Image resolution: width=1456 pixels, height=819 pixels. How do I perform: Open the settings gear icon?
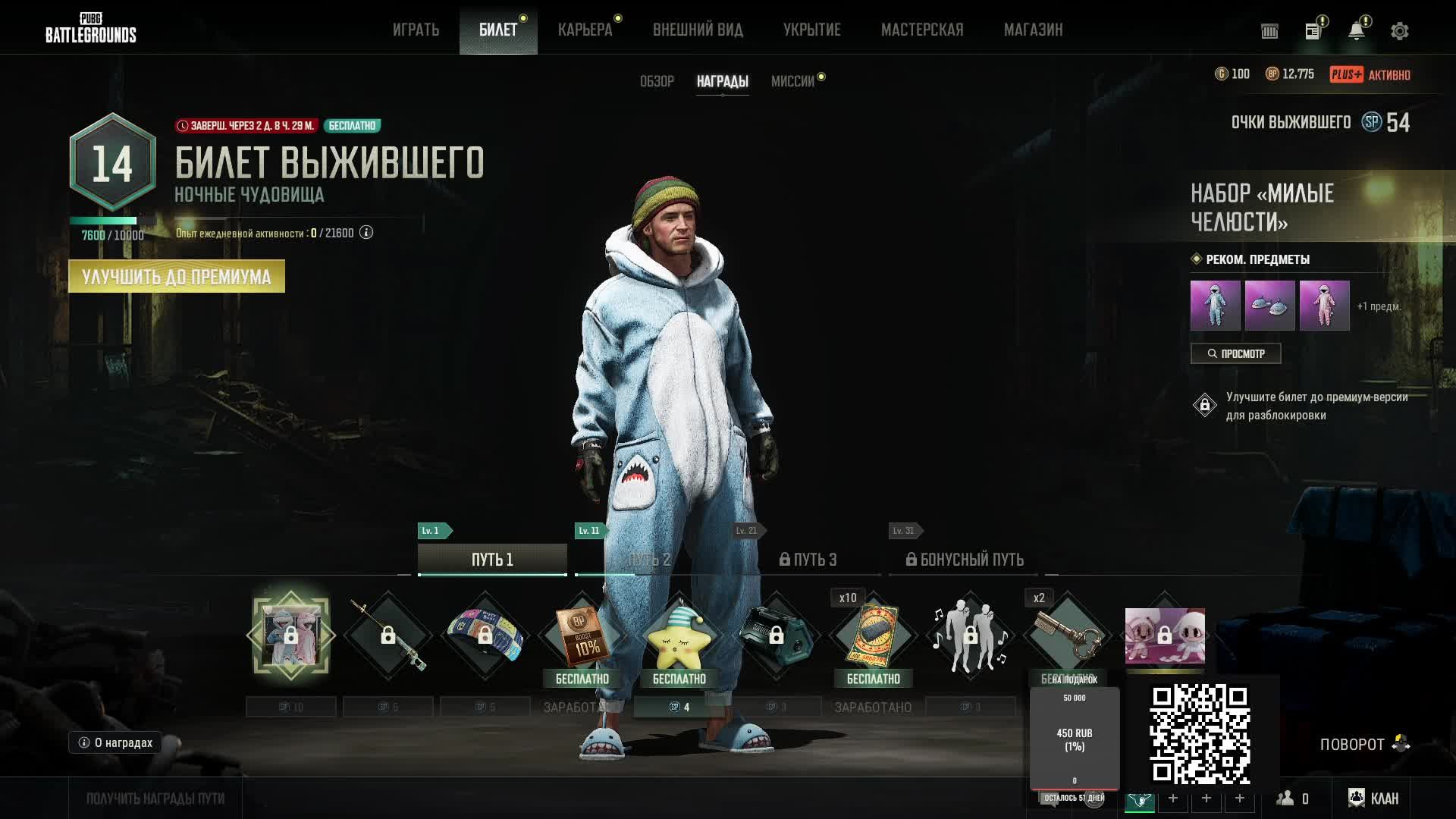pos(1399,31)
